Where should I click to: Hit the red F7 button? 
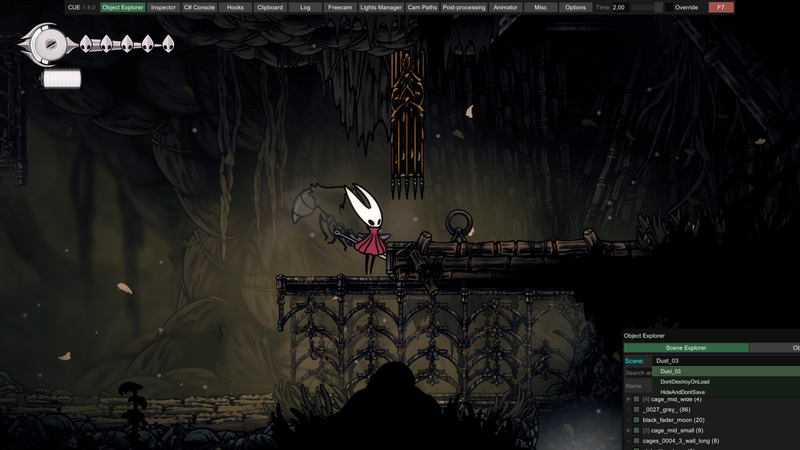pos(720,7)
